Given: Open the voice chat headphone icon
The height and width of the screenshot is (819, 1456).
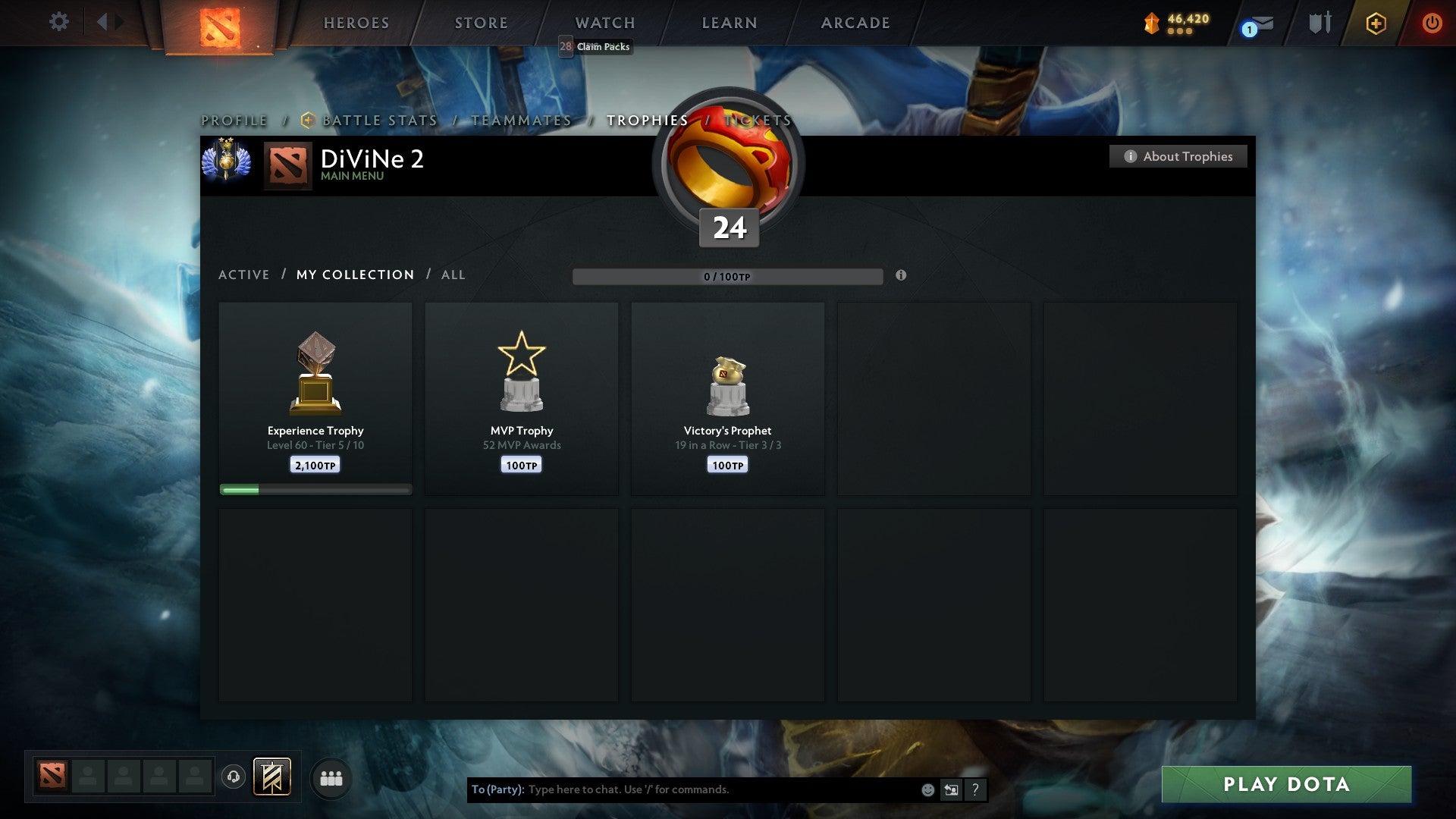Looking at the screenshot, I should [x=233, y=777].
